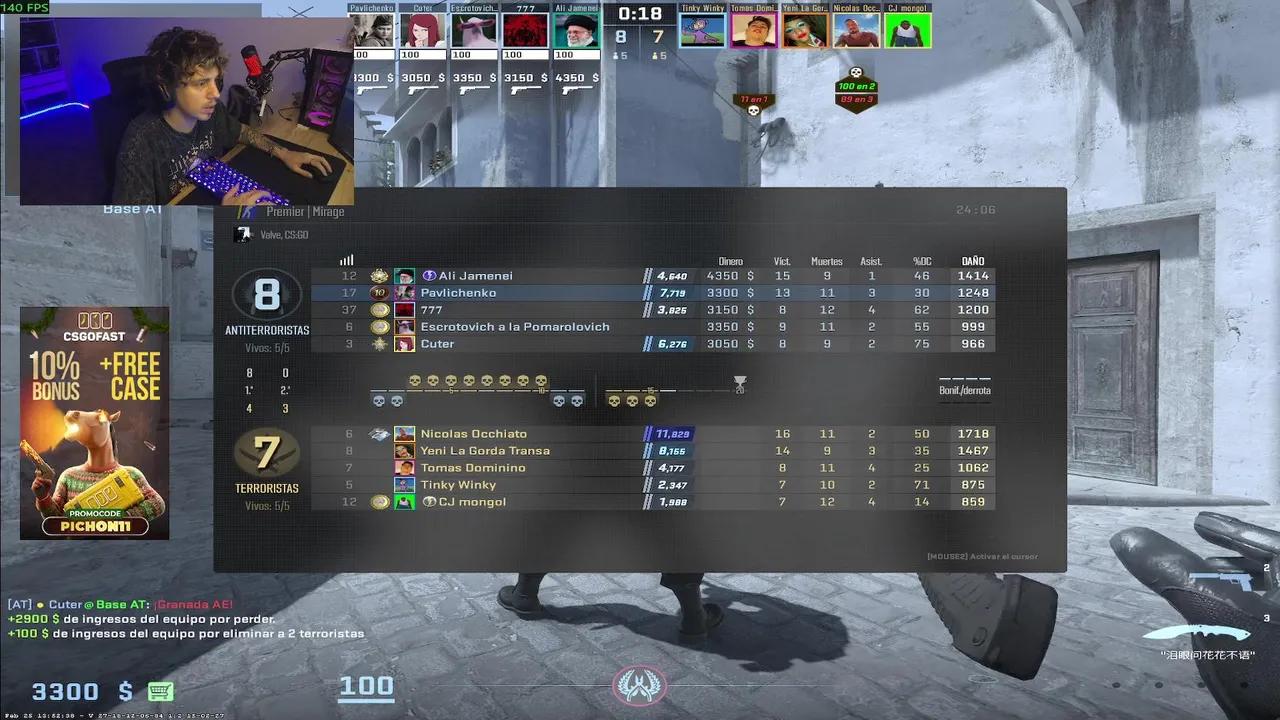Open the CSGOFAST free case banner
The height and width of the screenshot is (720, 1280).
click(x=94, y=420)
